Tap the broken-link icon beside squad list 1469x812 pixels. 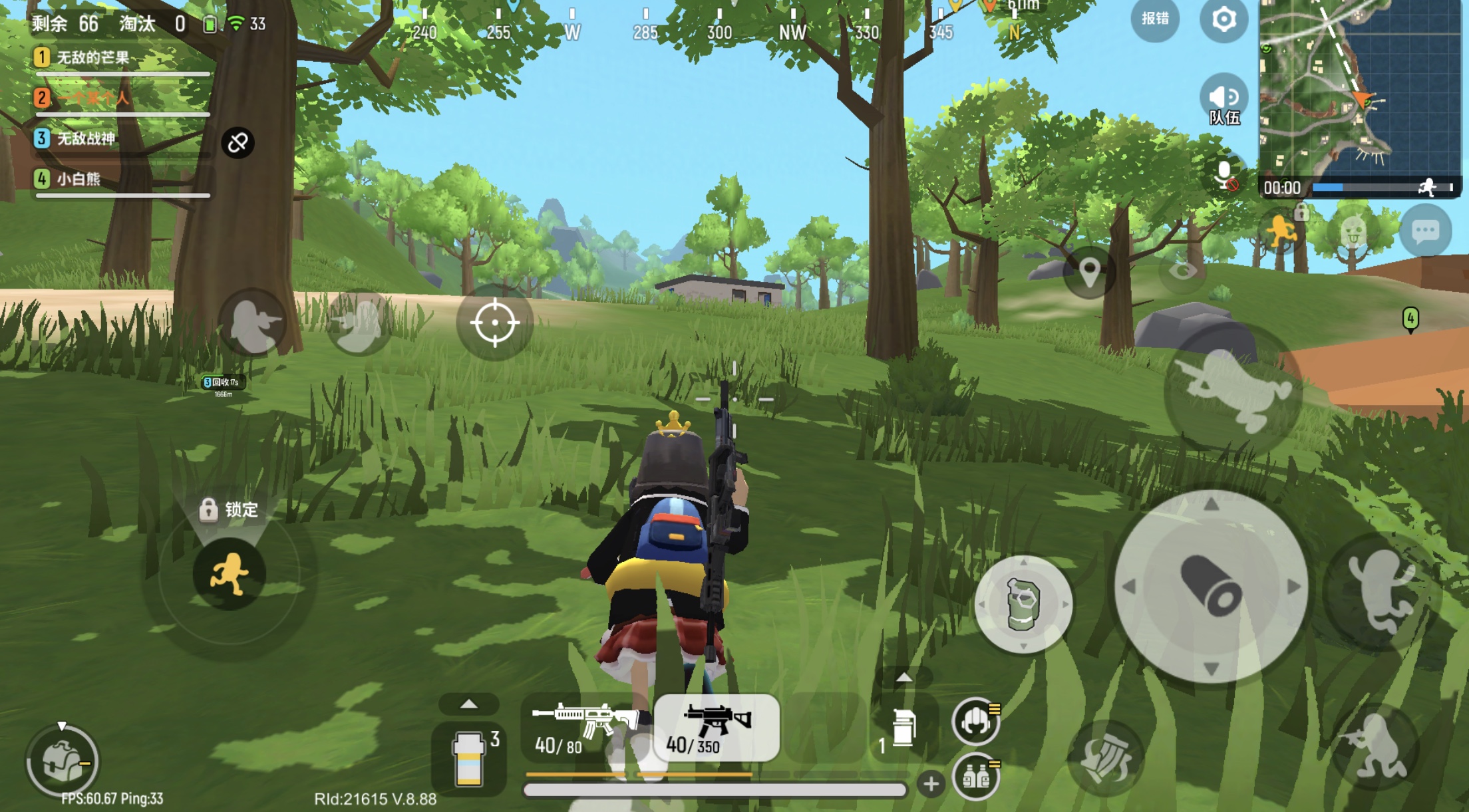[238, 142]
